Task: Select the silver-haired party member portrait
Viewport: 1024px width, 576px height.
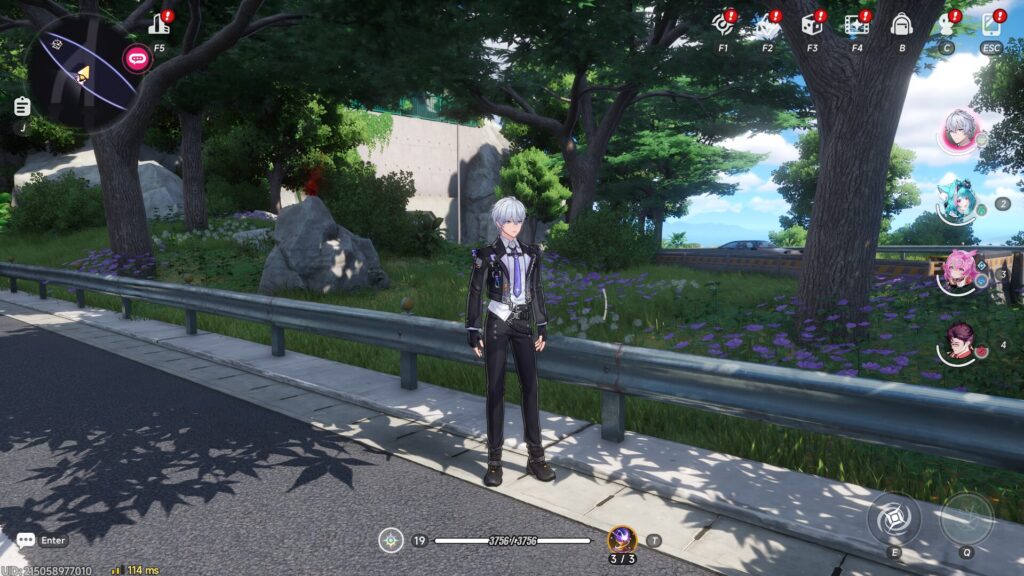Action: coord(960,131)
